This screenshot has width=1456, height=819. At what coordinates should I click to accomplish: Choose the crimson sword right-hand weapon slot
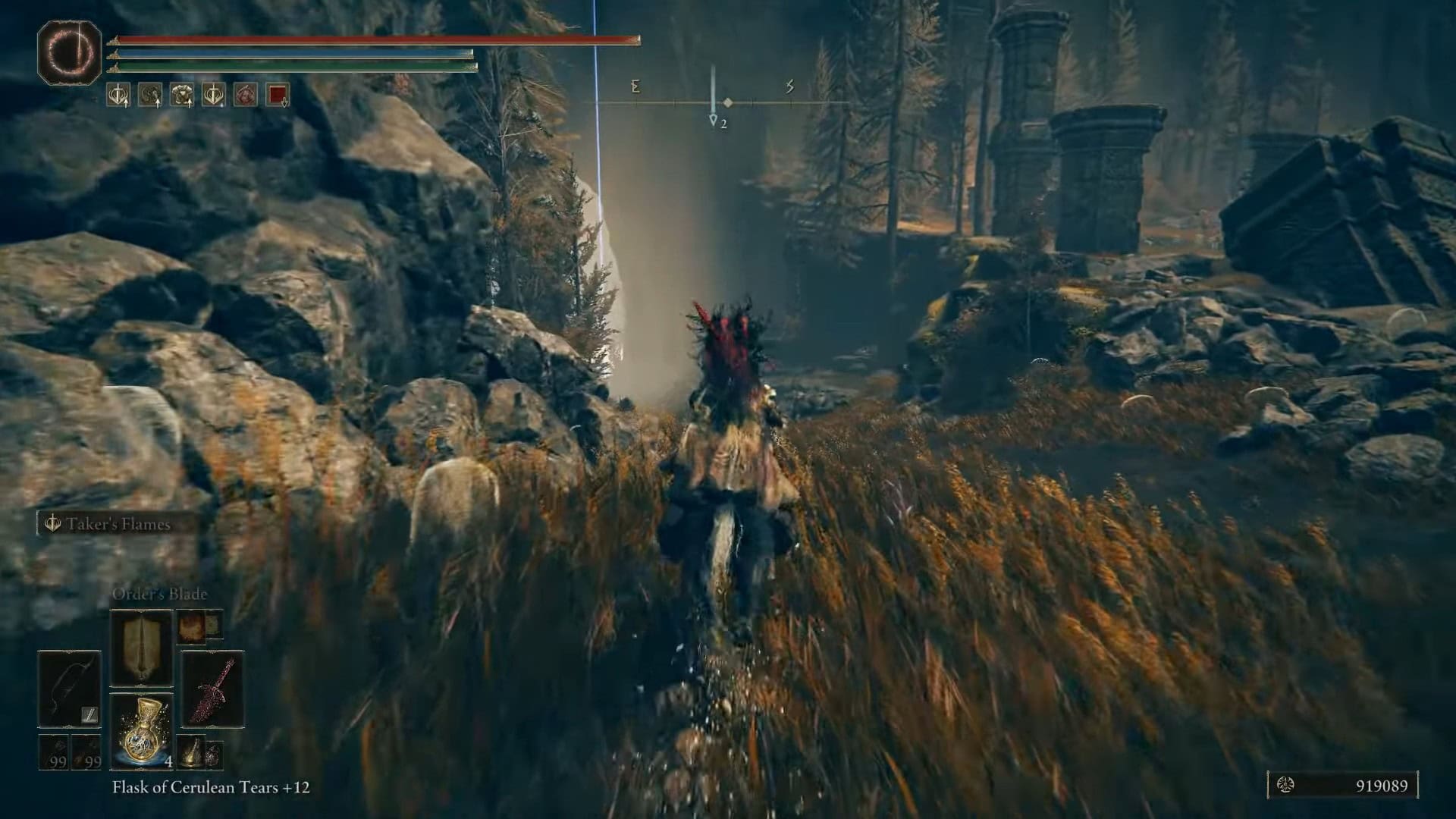pyautogui.click(x=212, y=689)
